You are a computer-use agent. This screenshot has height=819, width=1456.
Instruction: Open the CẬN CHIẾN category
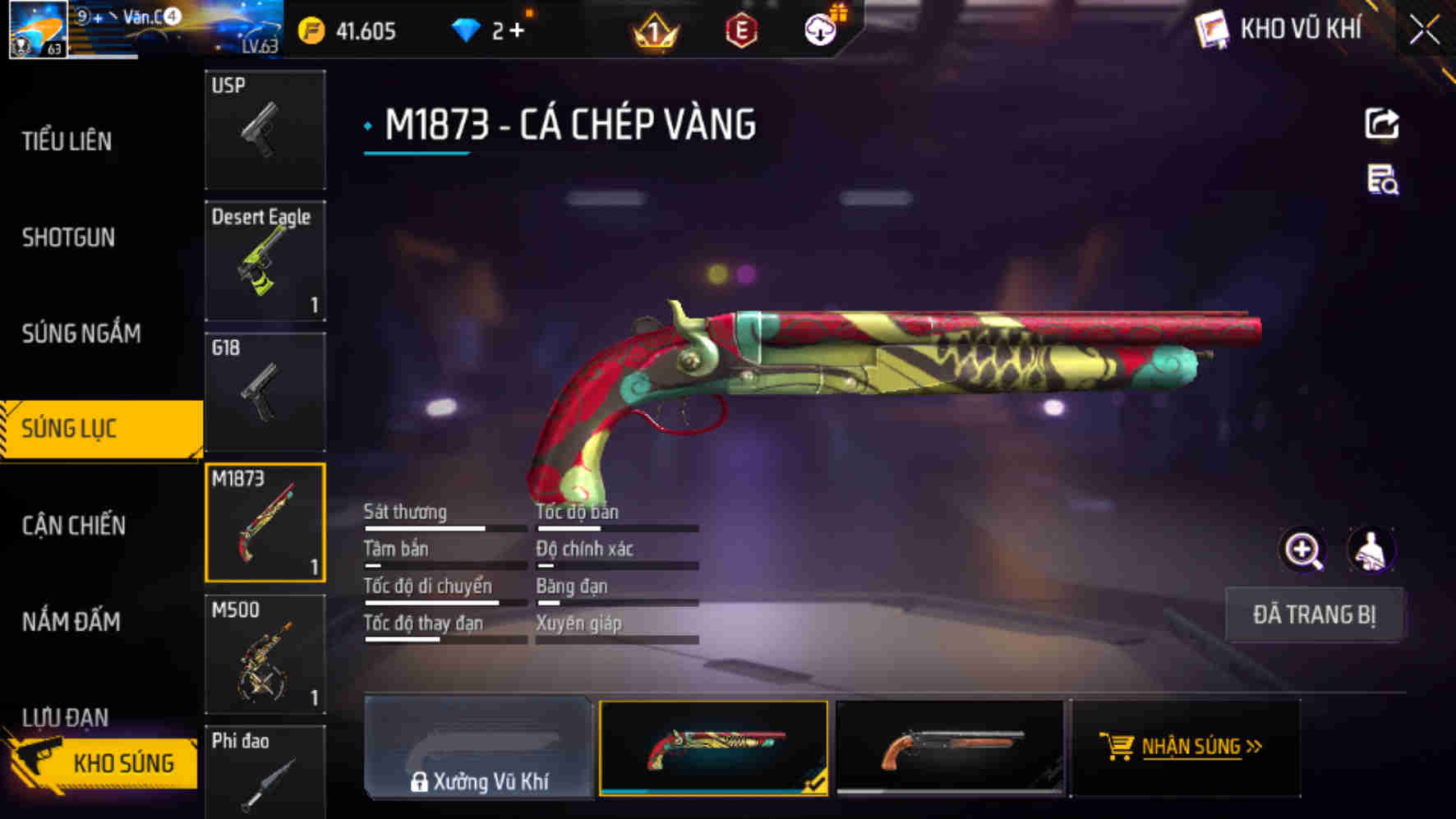coord(72,524)
